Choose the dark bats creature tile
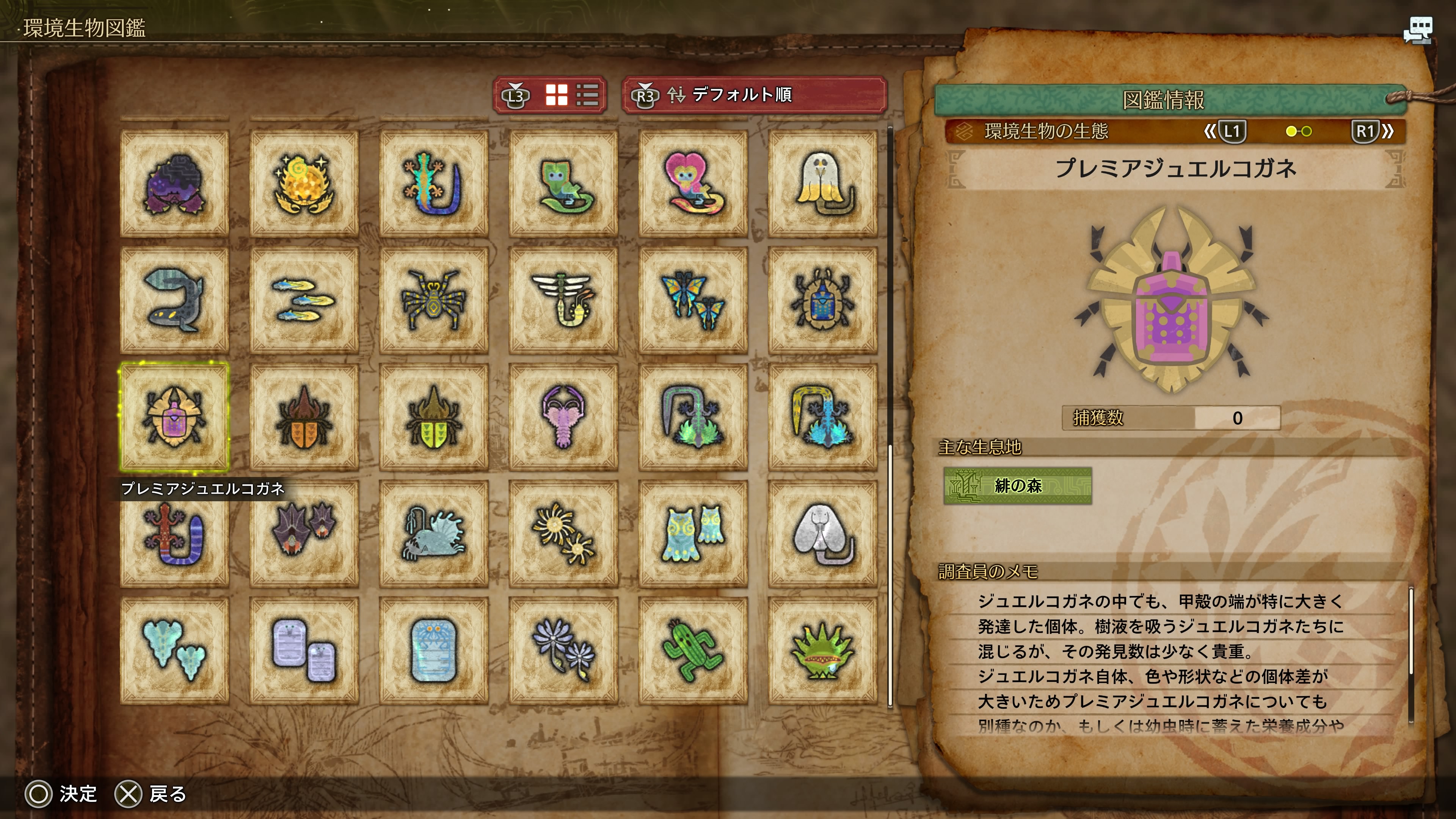The height and width of the screenshot is (819, 1456). [304, 533]
